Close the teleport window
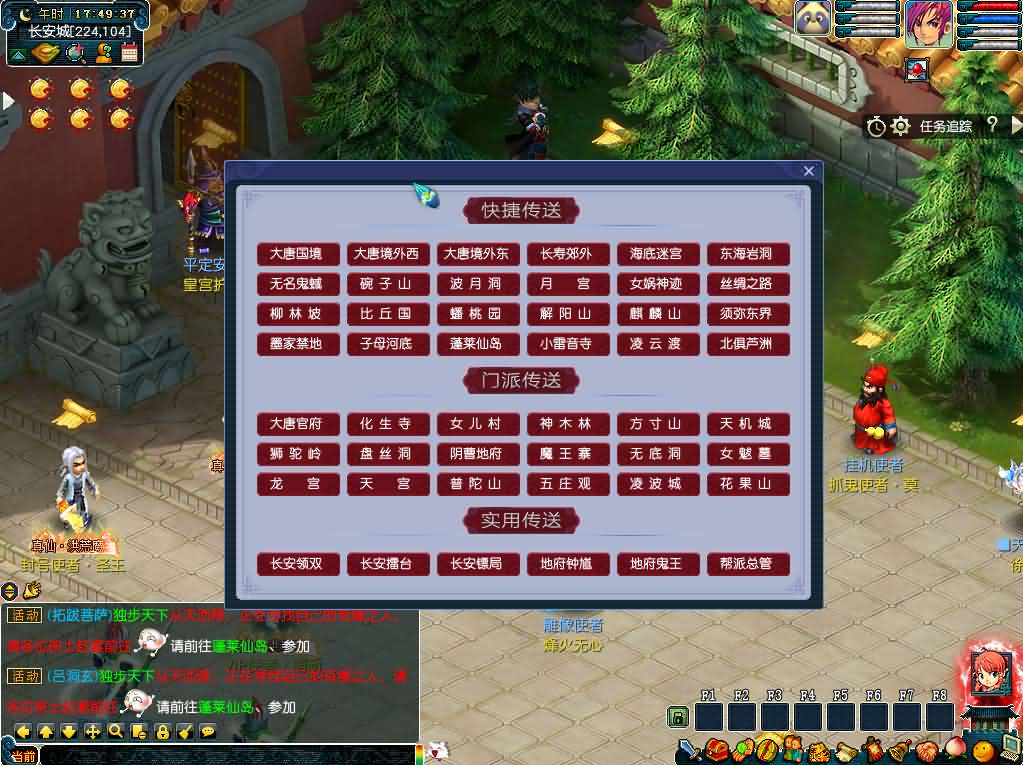 [809, 171]
